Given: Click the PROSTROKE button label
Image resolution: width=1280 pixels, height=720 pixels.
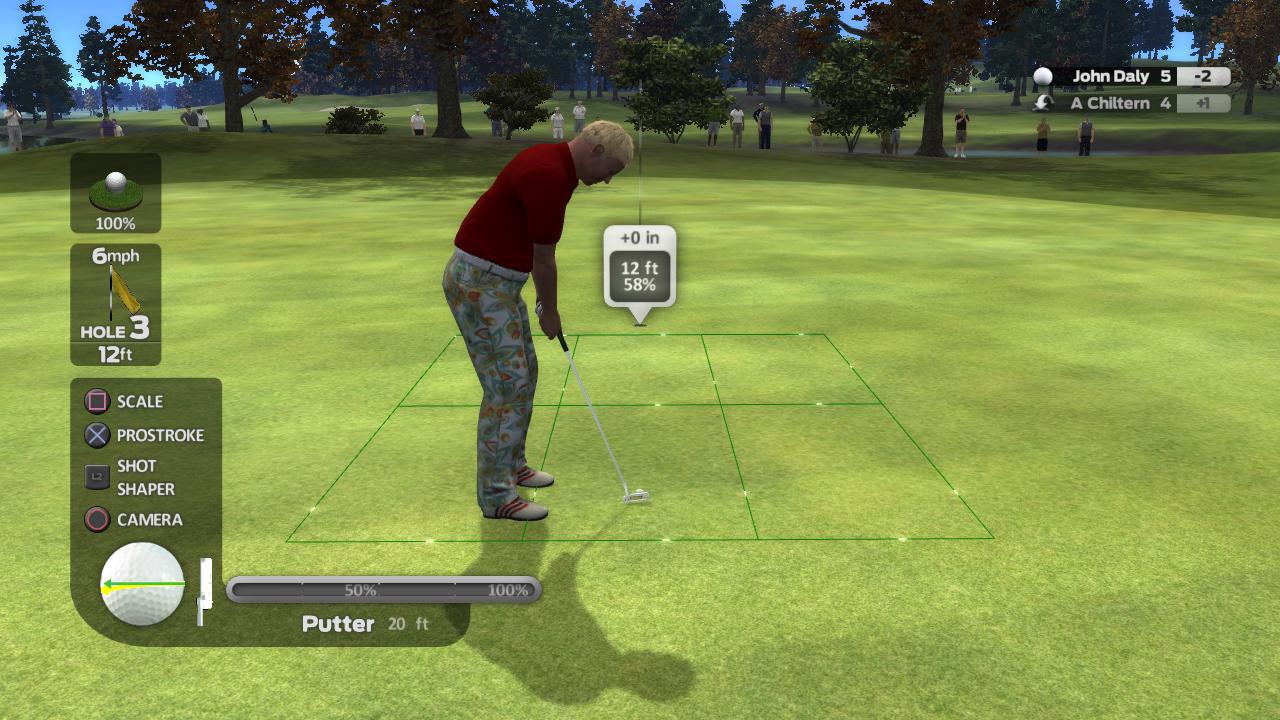Looking at the screenshot, I should [x=161, y=435].
